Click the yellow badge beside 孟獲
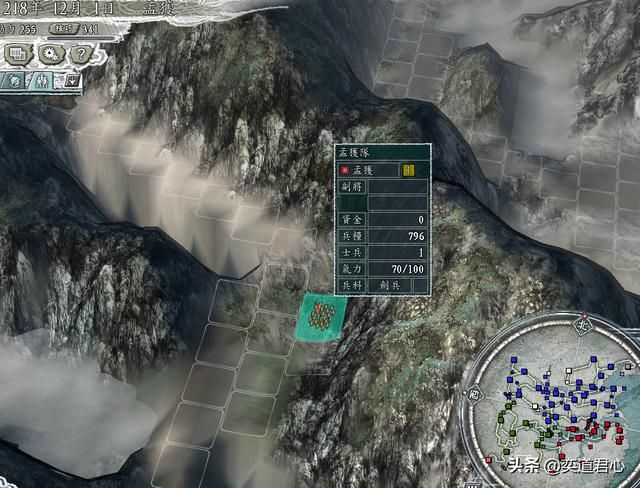640x488 pixels. [409, 170]
